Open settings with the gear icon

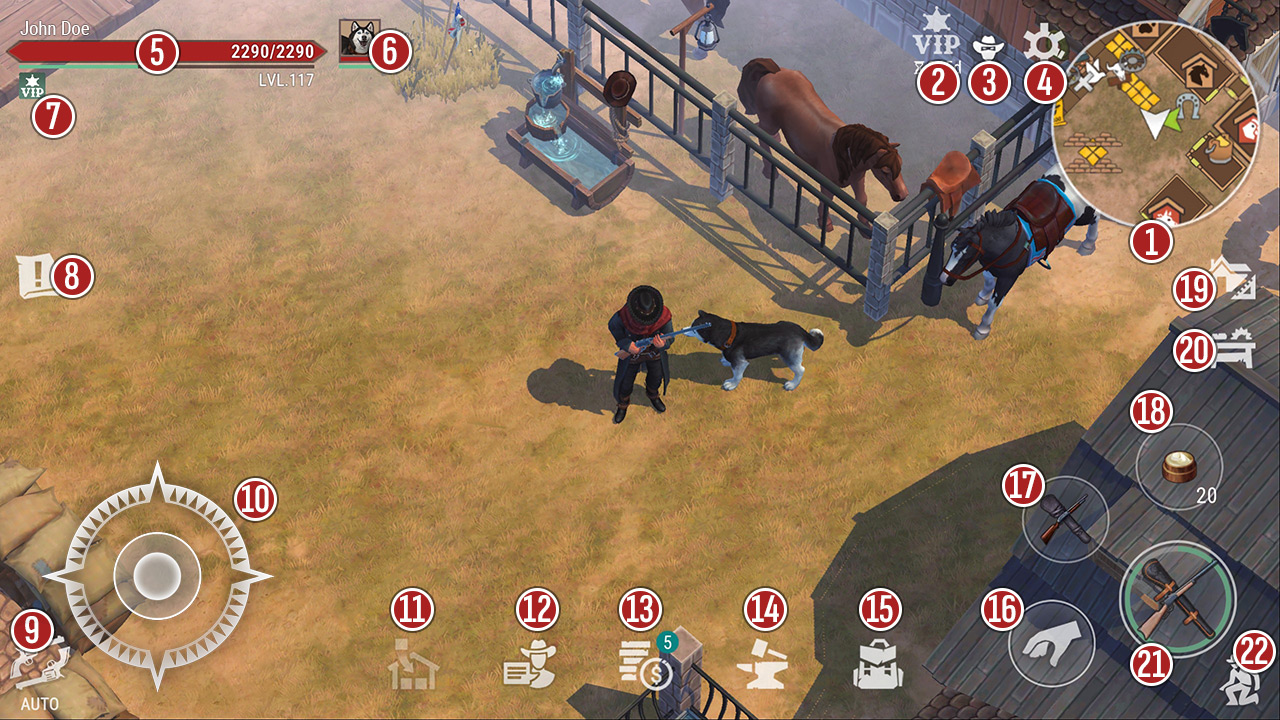pyautogui.click(x=1044, y=44)
